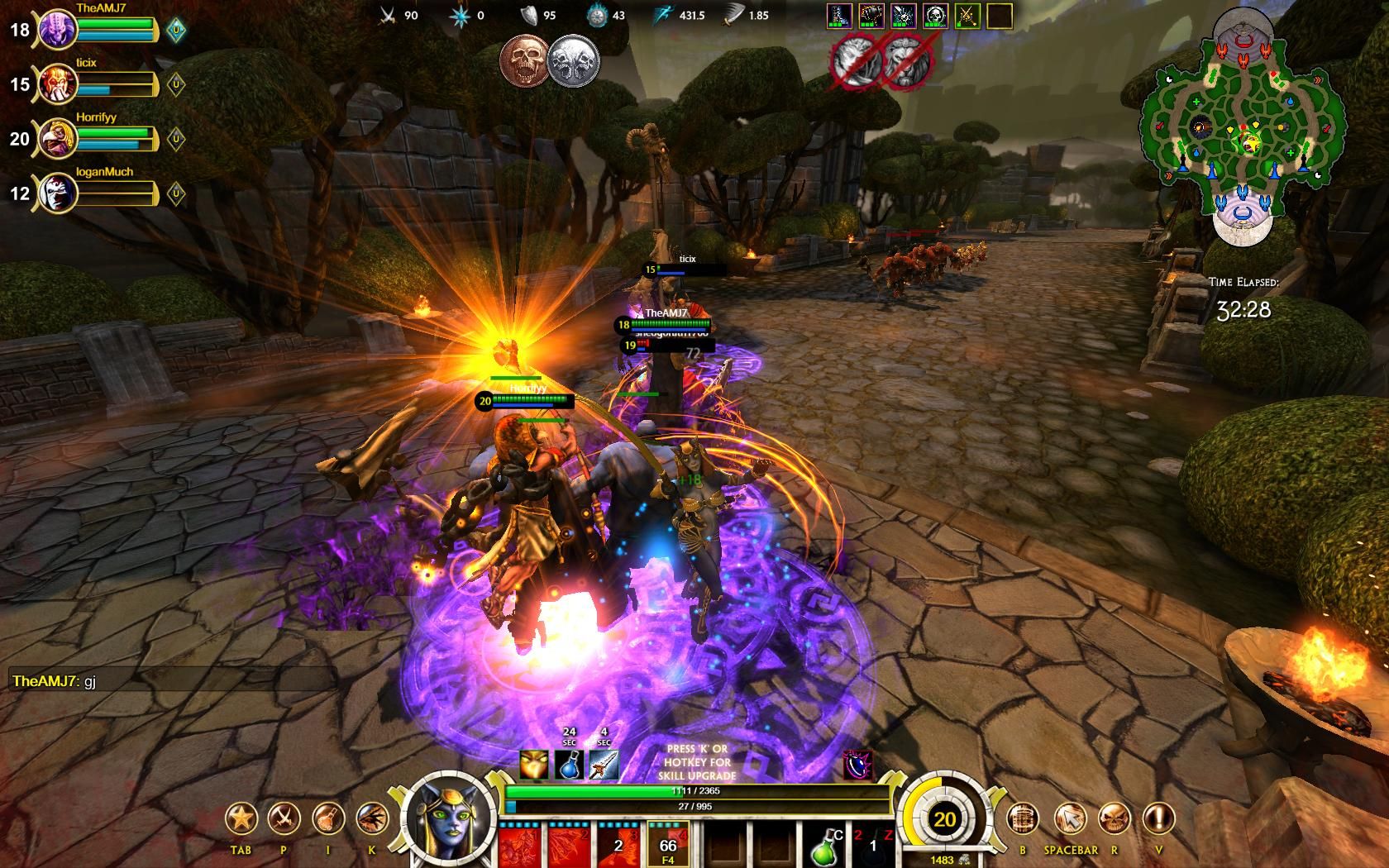Click your goddess portrait in the bottom bar
The width and height of the screenshot is (1389, 868).
click(452, 818)
